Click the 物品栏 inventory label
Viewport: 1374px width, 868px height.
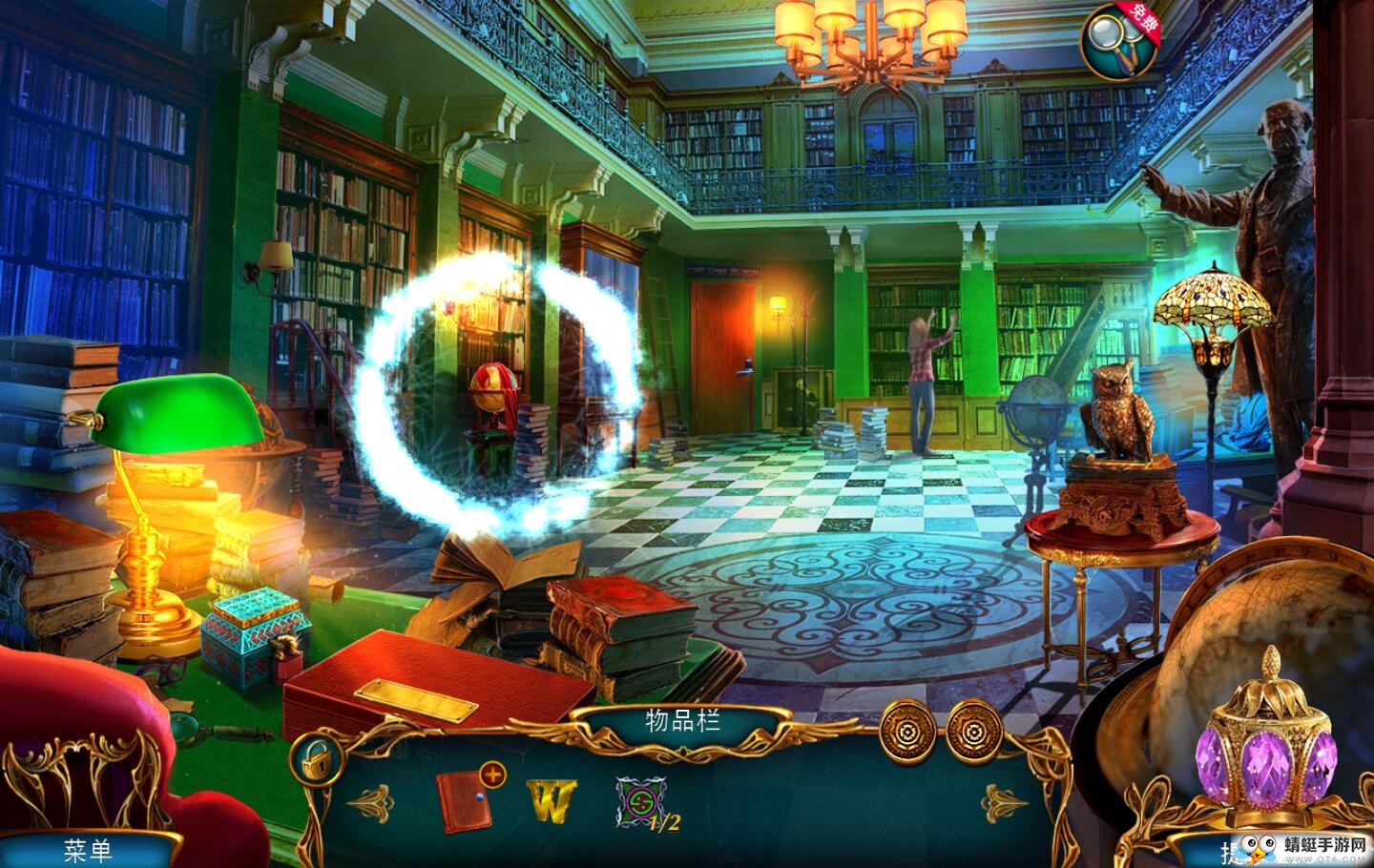tap(682, 720)
